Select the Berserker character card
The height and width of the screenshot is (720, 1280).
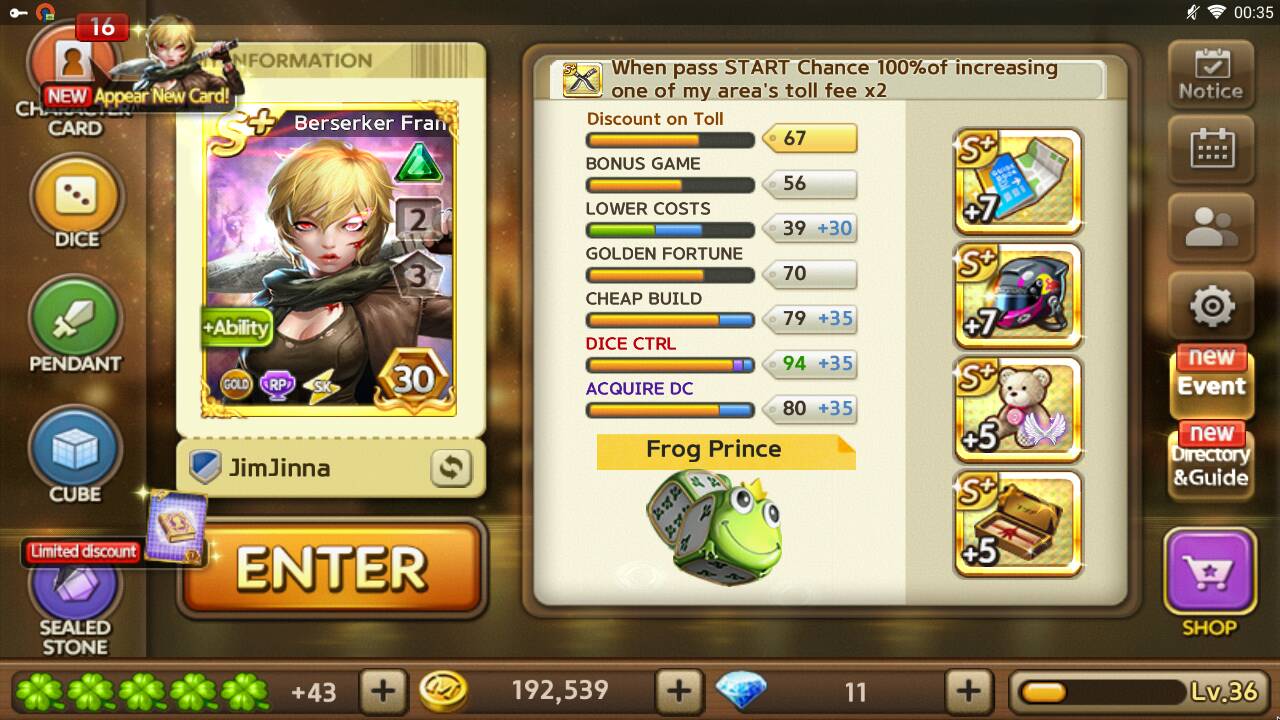tap(330, 260)
